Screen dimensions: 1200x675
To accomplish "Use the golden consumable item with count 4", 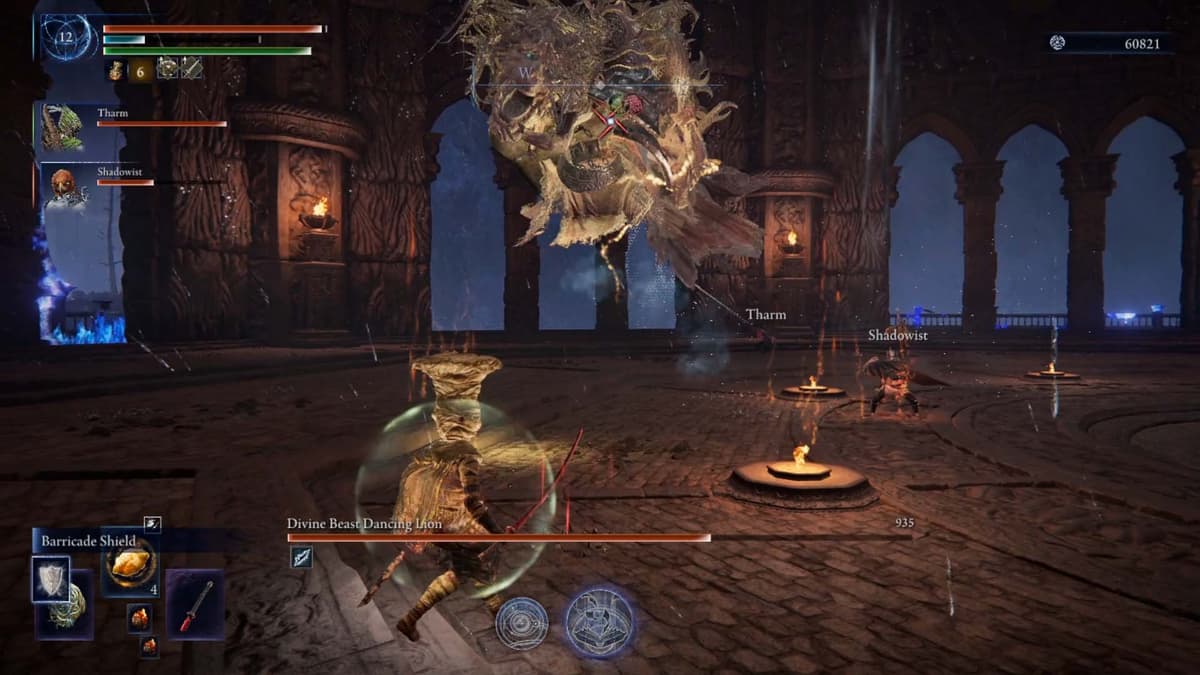I will click(130, 566).
